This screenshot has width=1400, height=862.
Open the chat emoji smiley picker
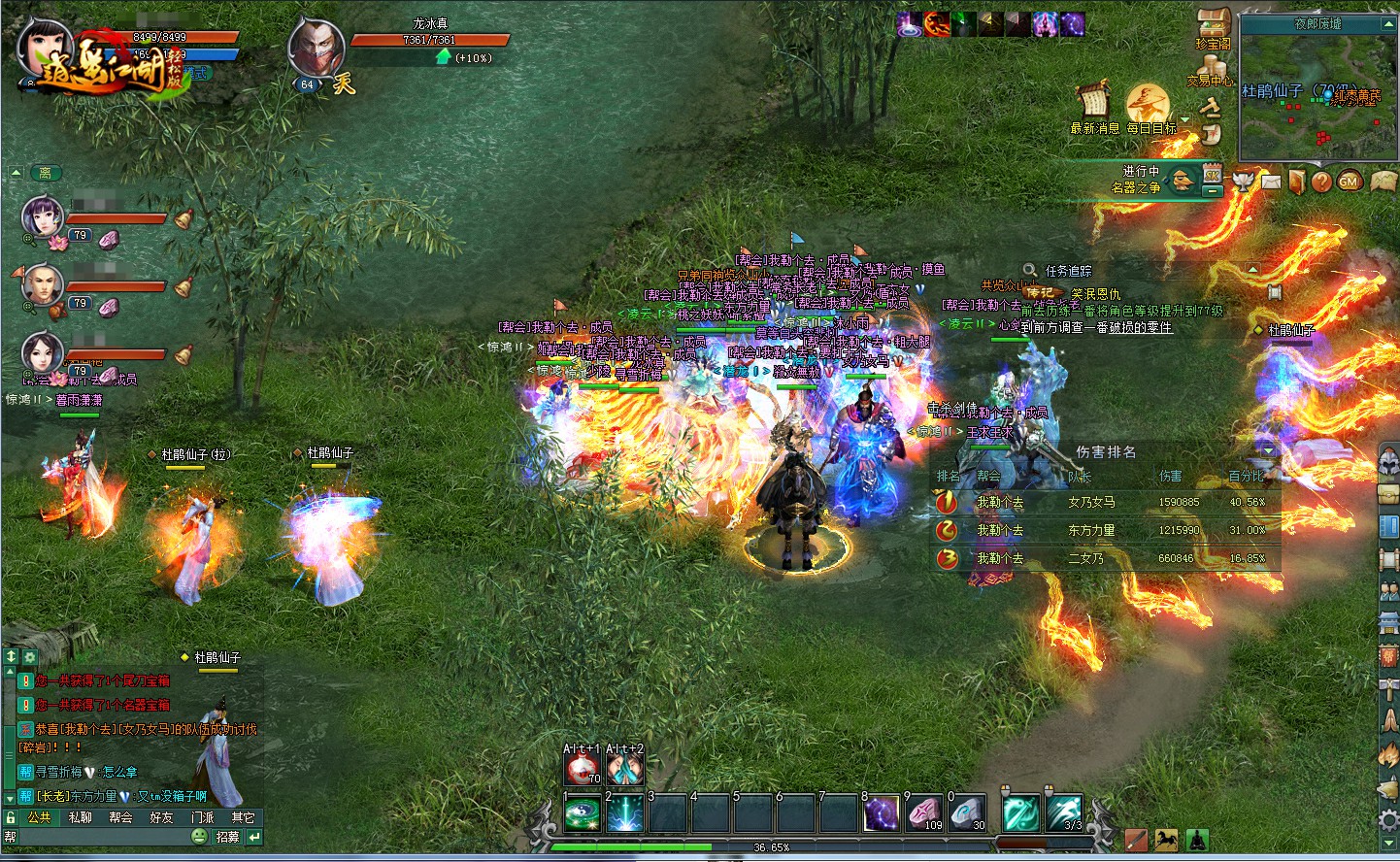[199, 837]
